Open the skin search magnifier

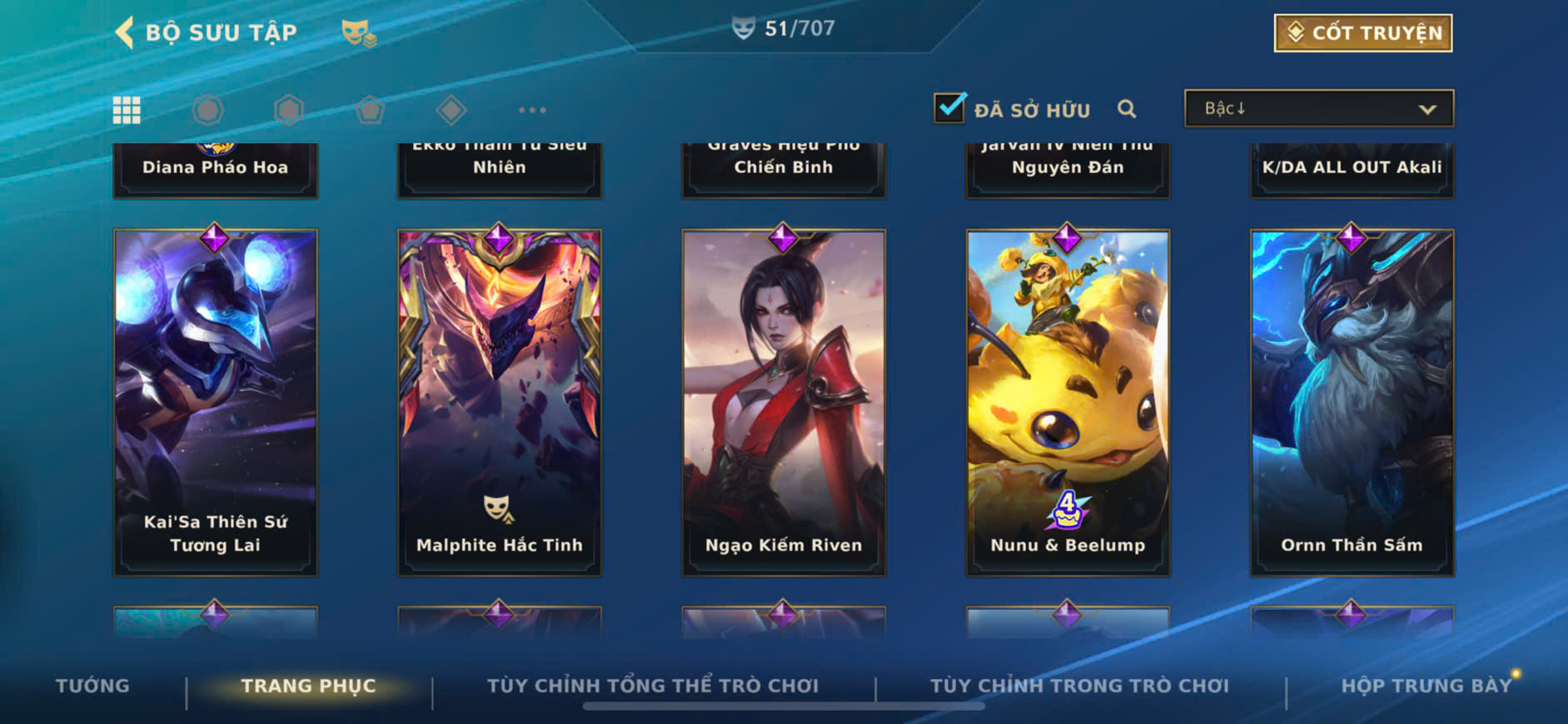[1127, 109]
